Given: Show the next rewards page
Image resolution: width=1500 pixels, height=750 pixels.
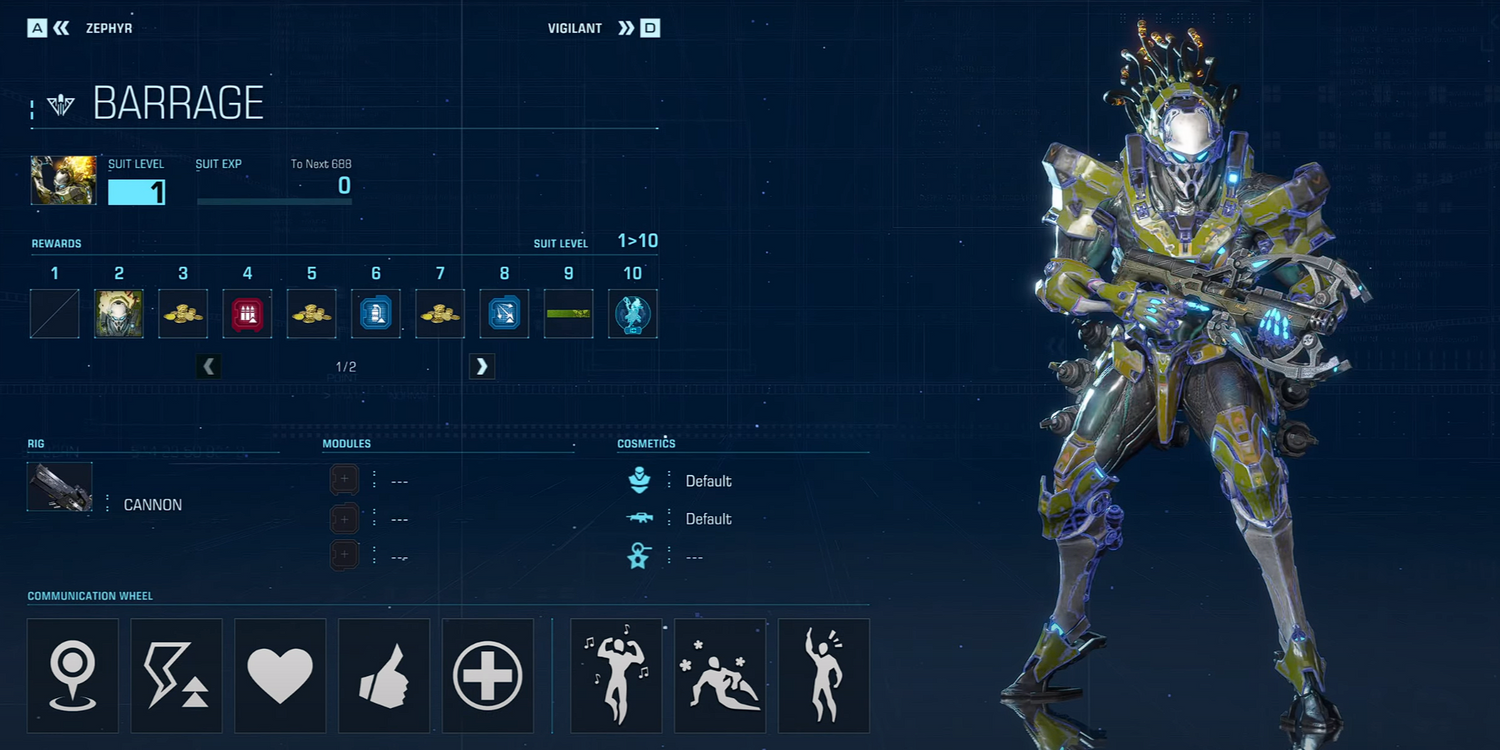Looking at the screenshot, I should point(482,367).
